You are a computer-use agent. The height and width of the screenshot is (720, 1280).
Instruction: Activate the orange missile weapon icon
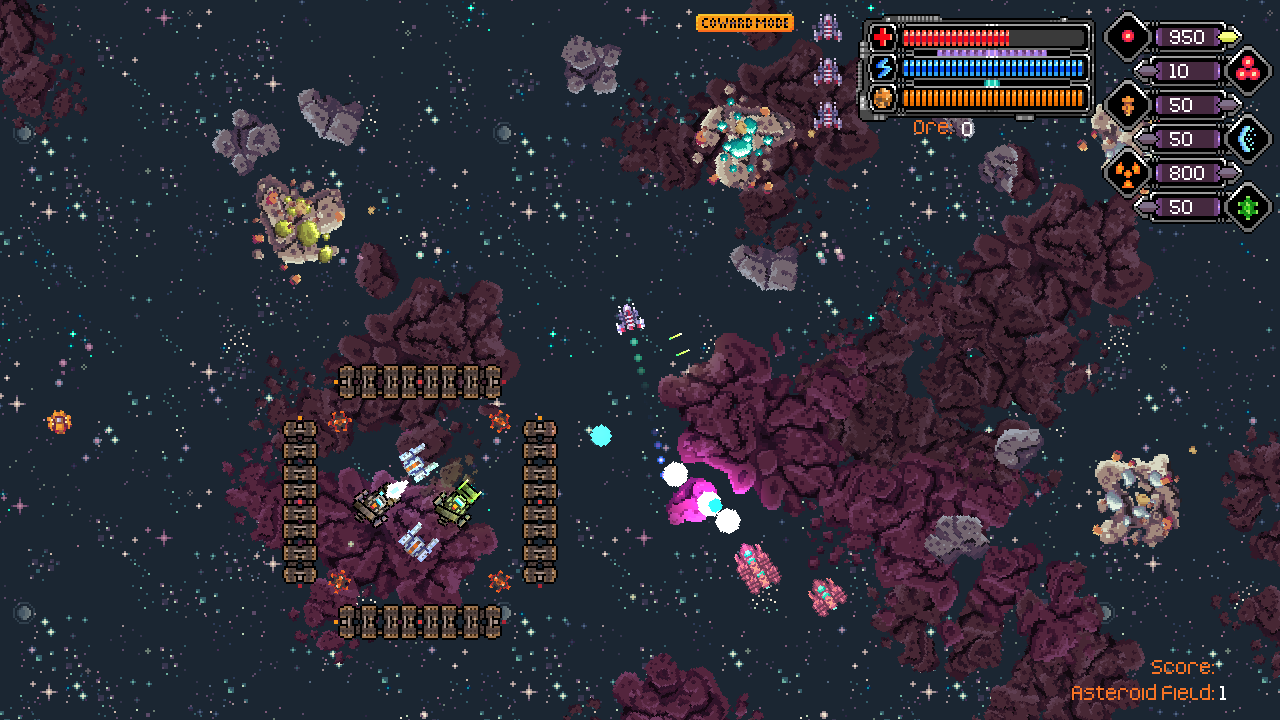point(1127,105)
